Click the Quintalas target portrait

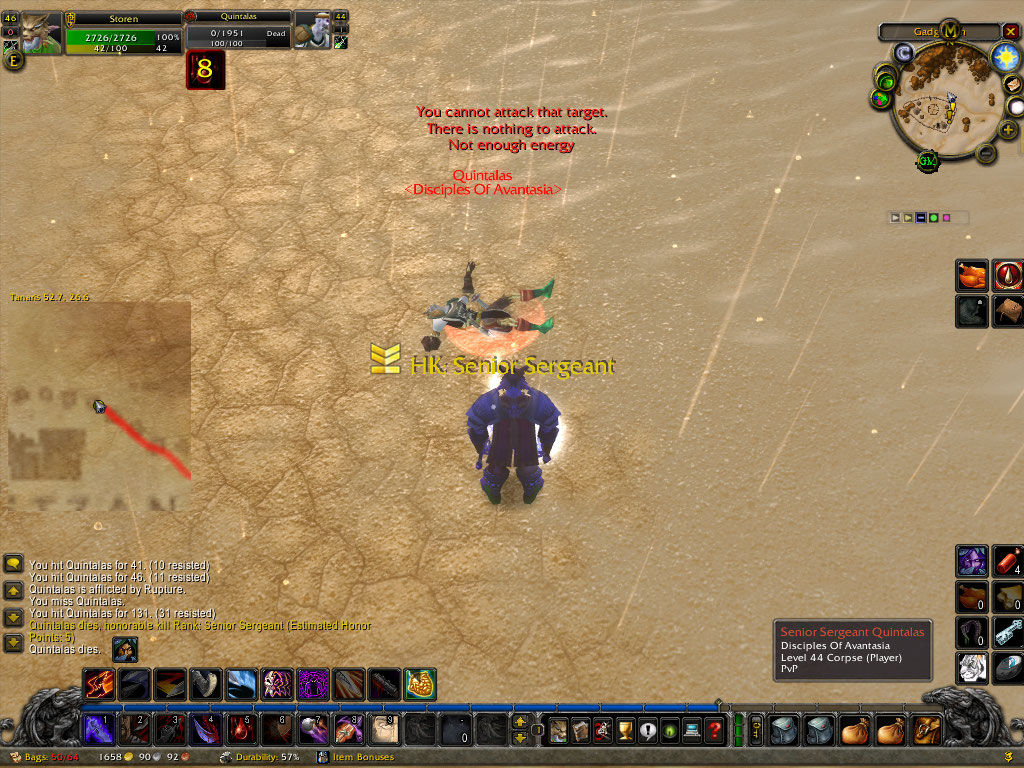(312, 32)
